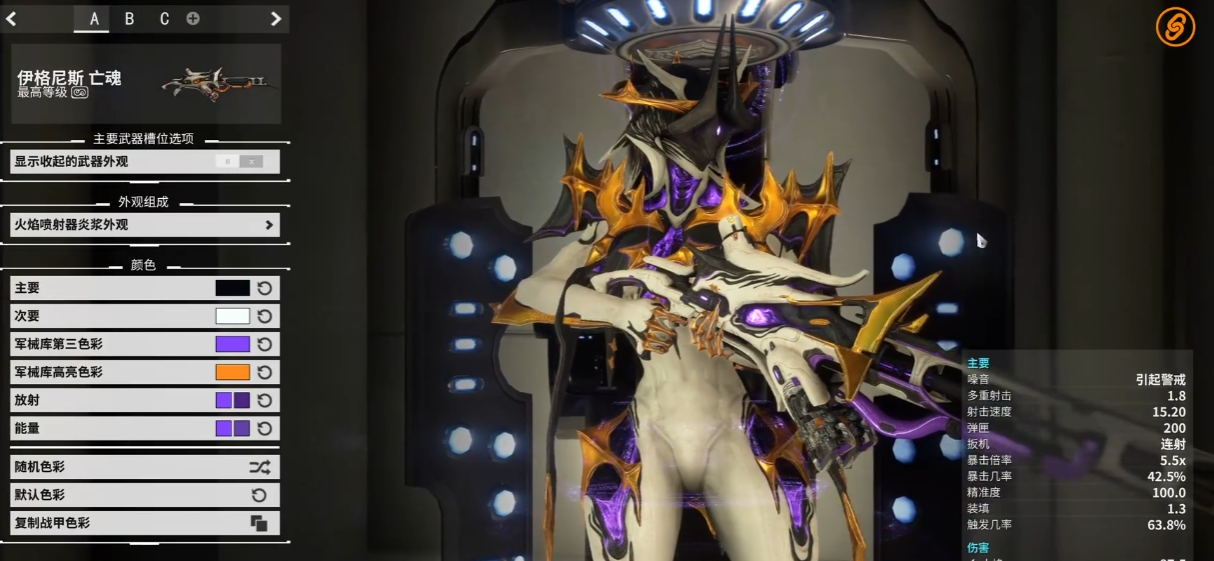Switch to loadout tab C
1214x561 pixels.
tap(164, 18)
